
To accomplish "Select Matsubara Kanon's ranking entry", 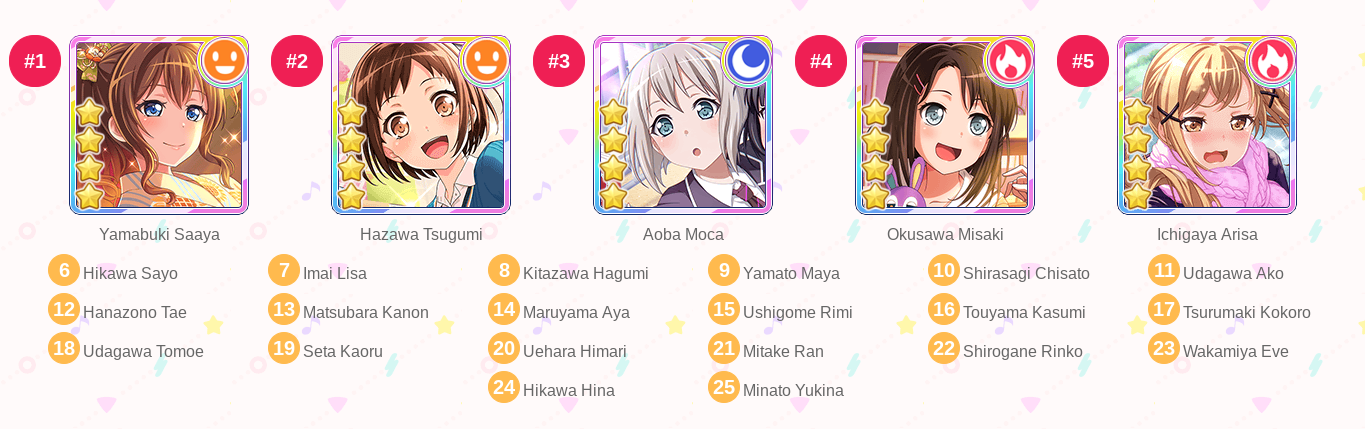I will pyautogui.click(x=365, y=312).
